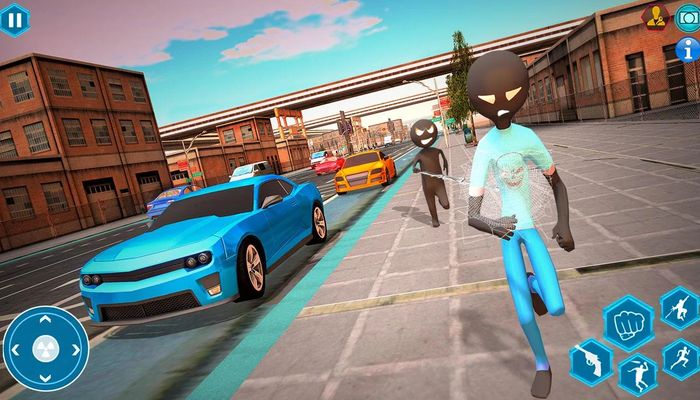Screen dimensions: 700x400
Task: Fire the revolver weapon button
Action: click(589, 360)
